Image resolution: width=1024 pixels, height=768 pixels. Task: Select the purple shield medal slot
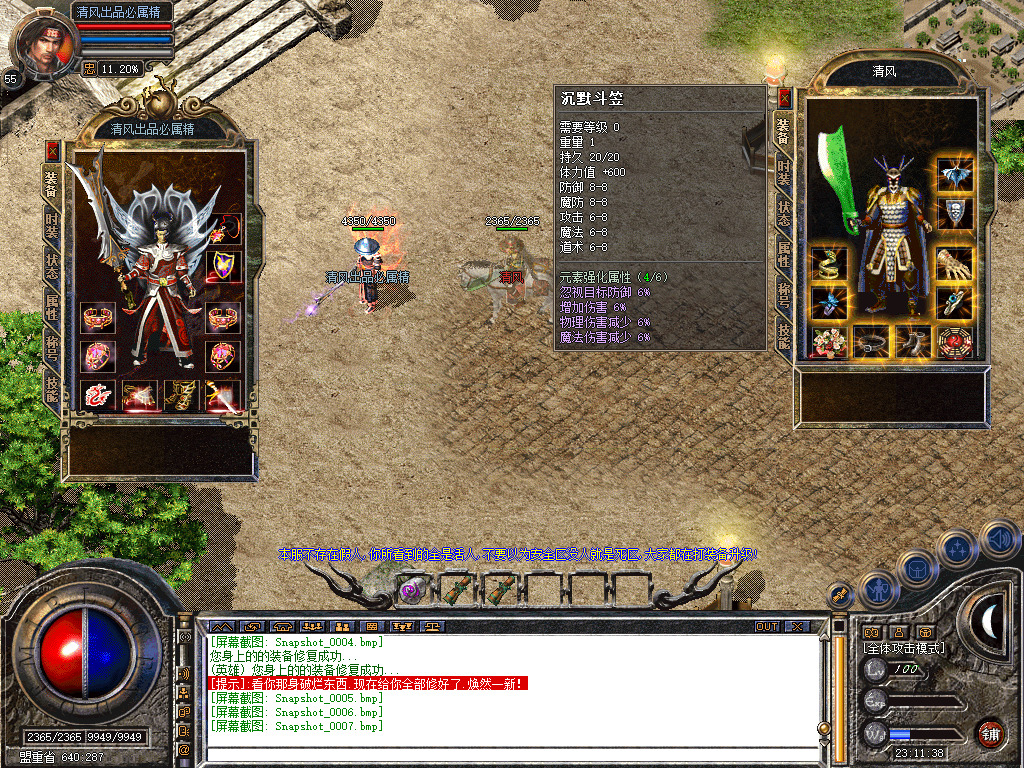(x=223, y=265)
